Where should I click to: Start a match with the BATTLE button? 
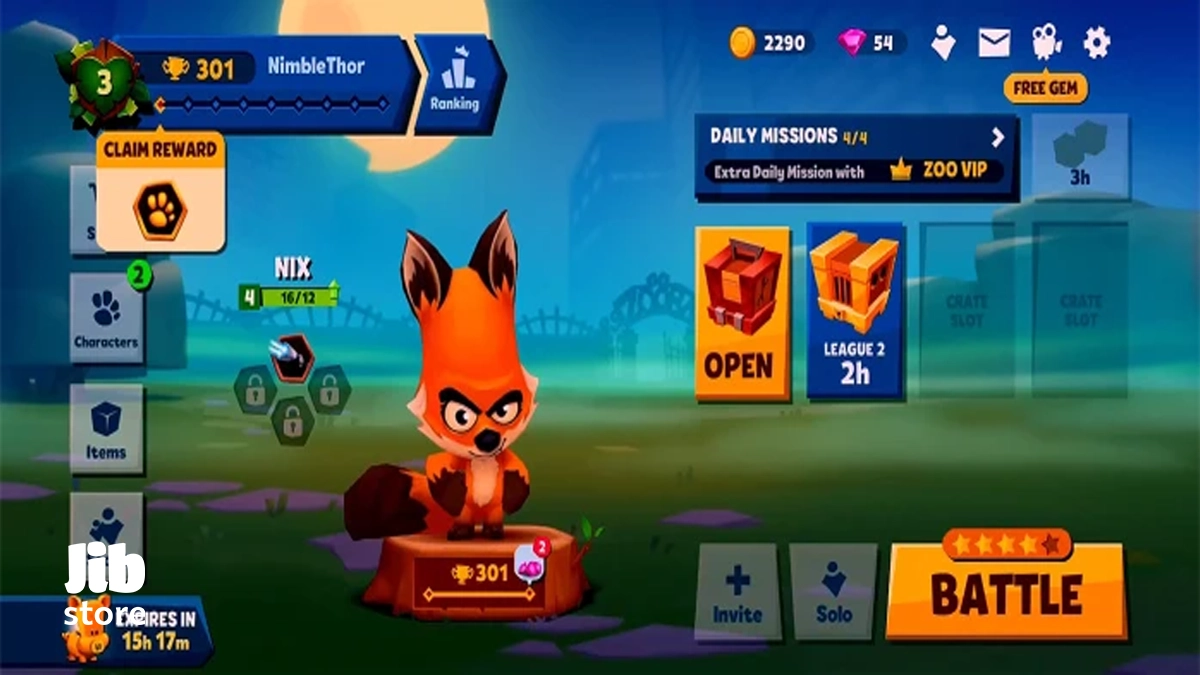point(1006,592)
